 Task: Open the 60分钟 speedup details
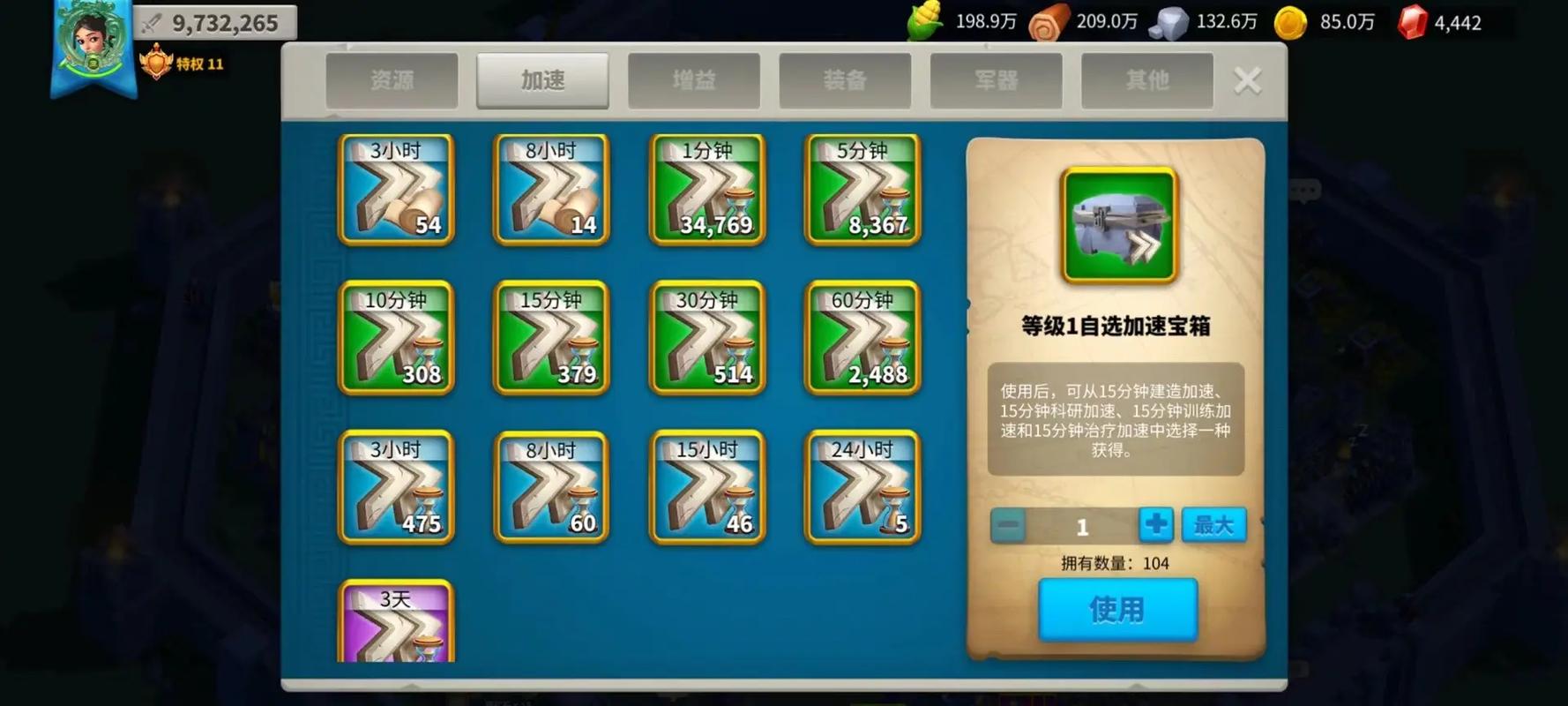coord(862,340)
